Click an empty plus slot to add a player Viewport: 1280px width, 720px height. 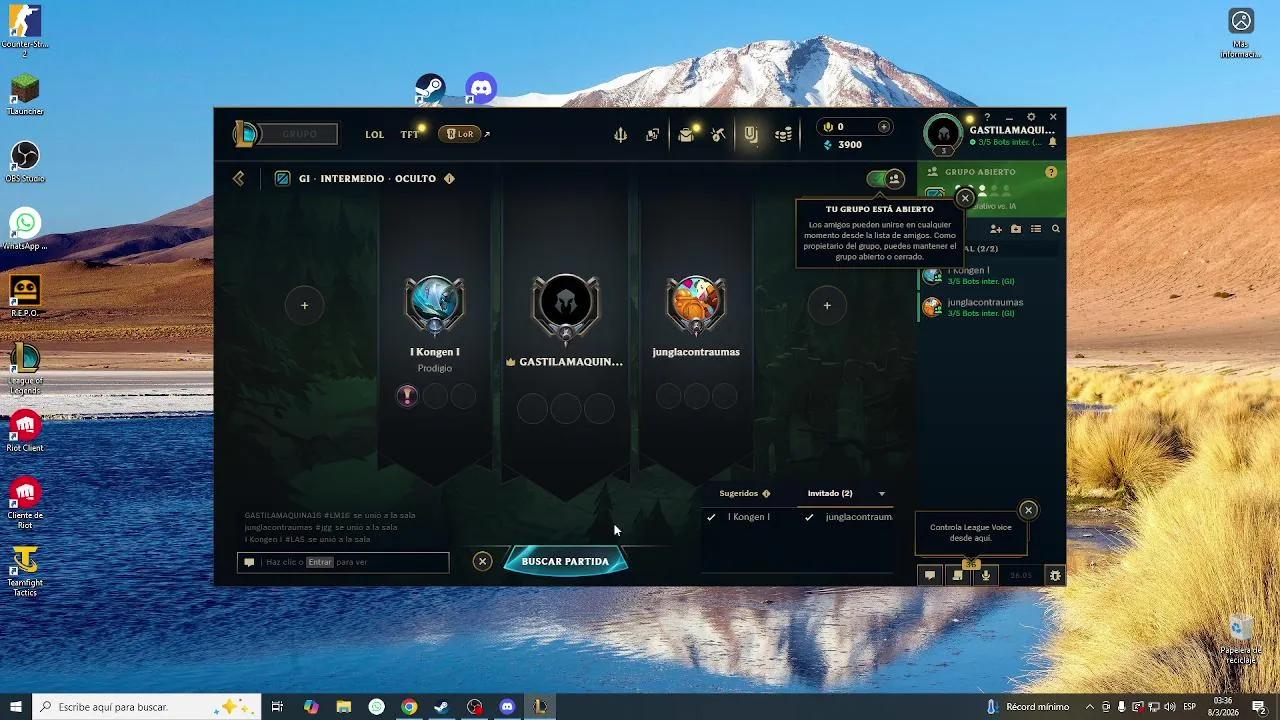[x=304, y=305]
